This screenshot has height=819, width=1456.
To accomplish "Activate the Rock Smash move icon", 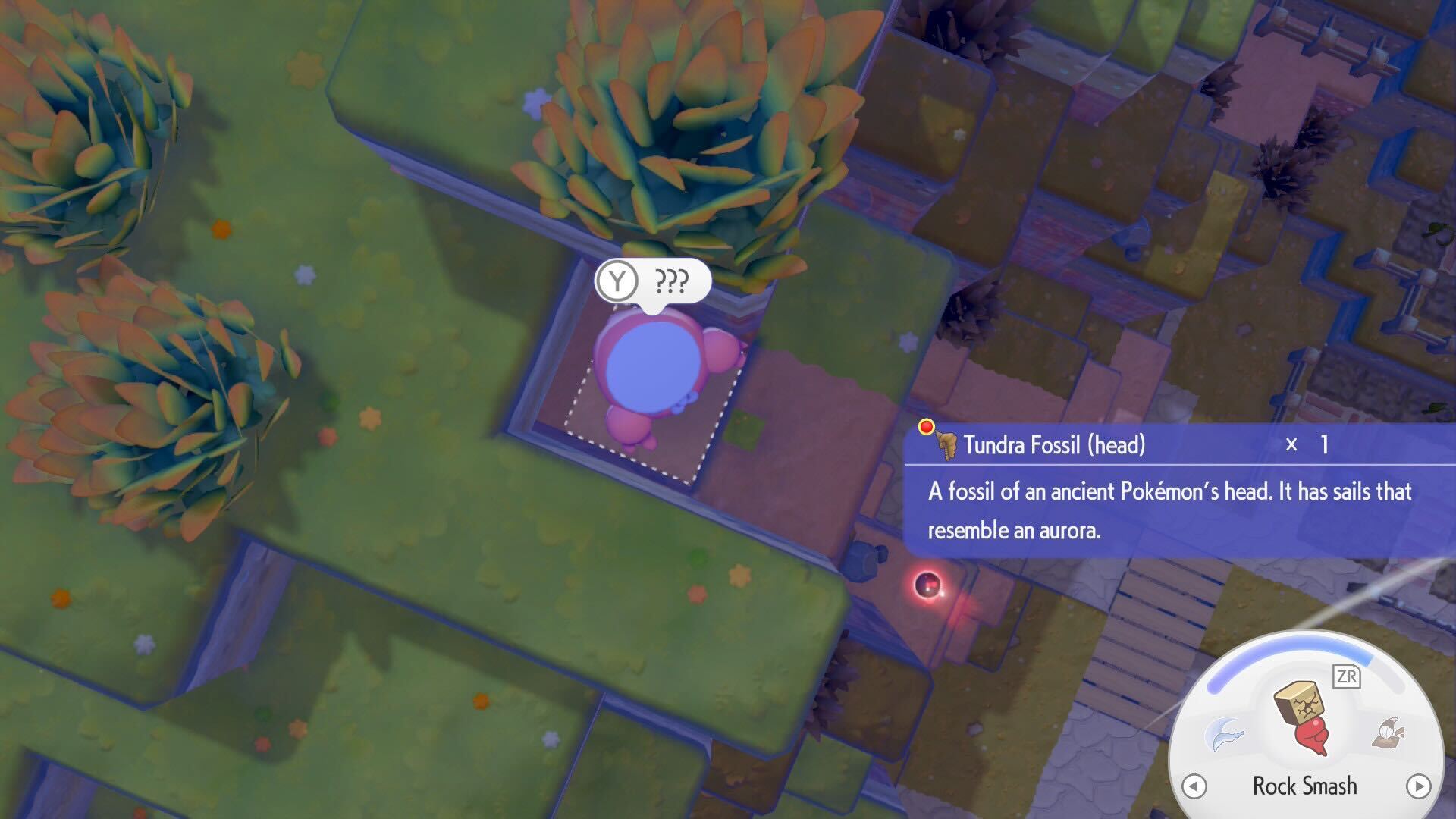I will tap(1304, 717).
